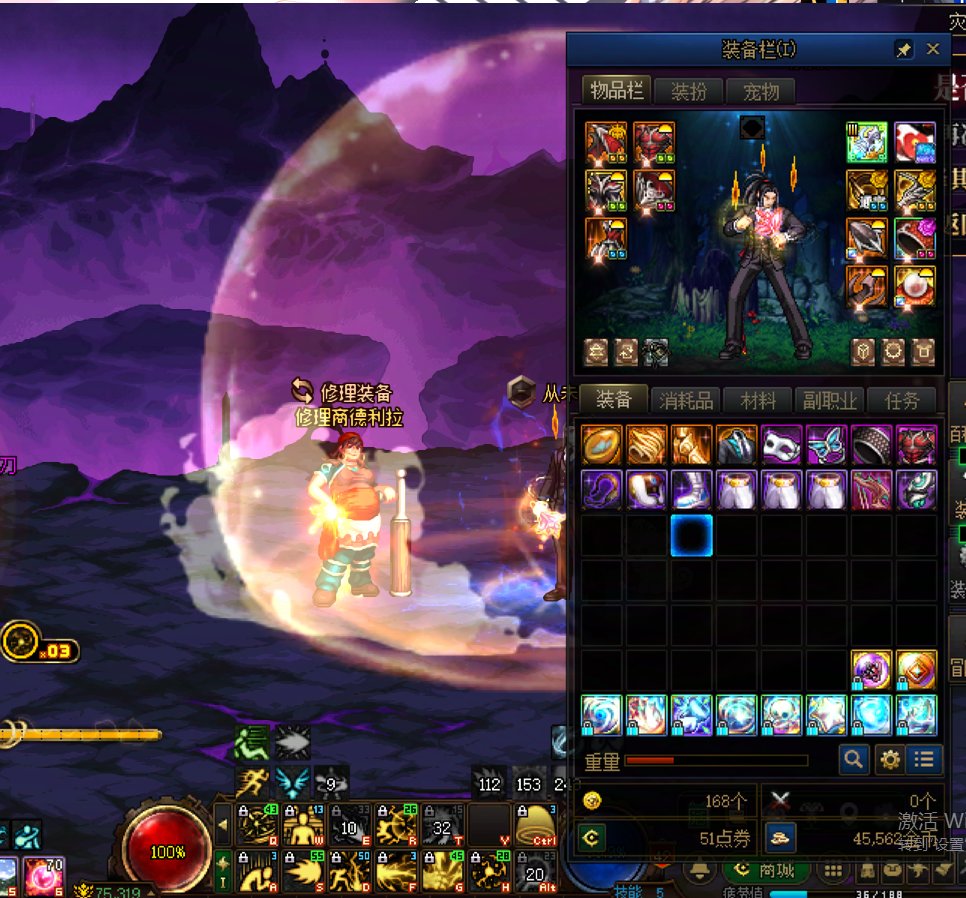The image size is (966, 898).
Task: Select the black suit jacket item
Action: point(737,445)
